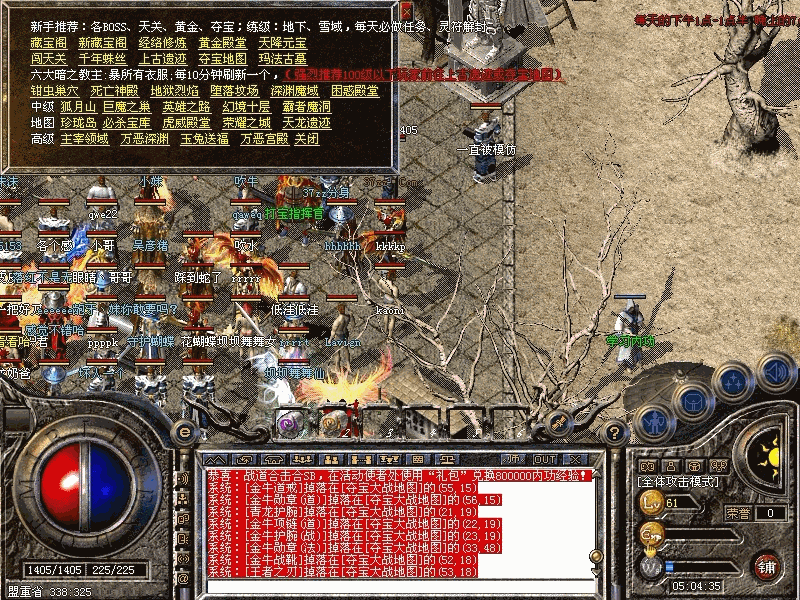800x600 pixels.
Task: Open the bag round button
Action: pyautogui.click(x=692, y=398)
